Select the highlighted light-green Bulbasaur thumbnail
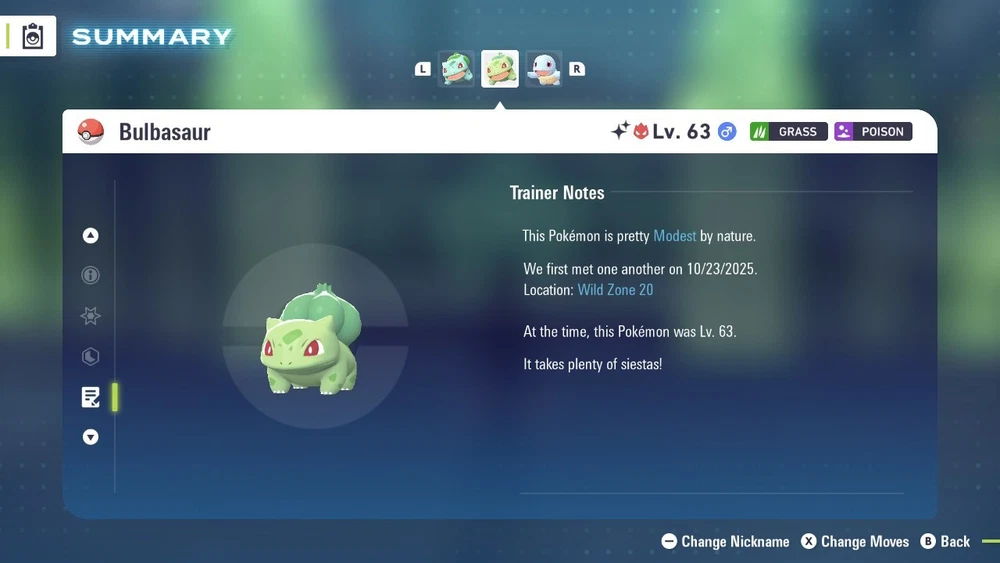Image resolution: width=1000 pixels, height=563 pixels. 500,69
